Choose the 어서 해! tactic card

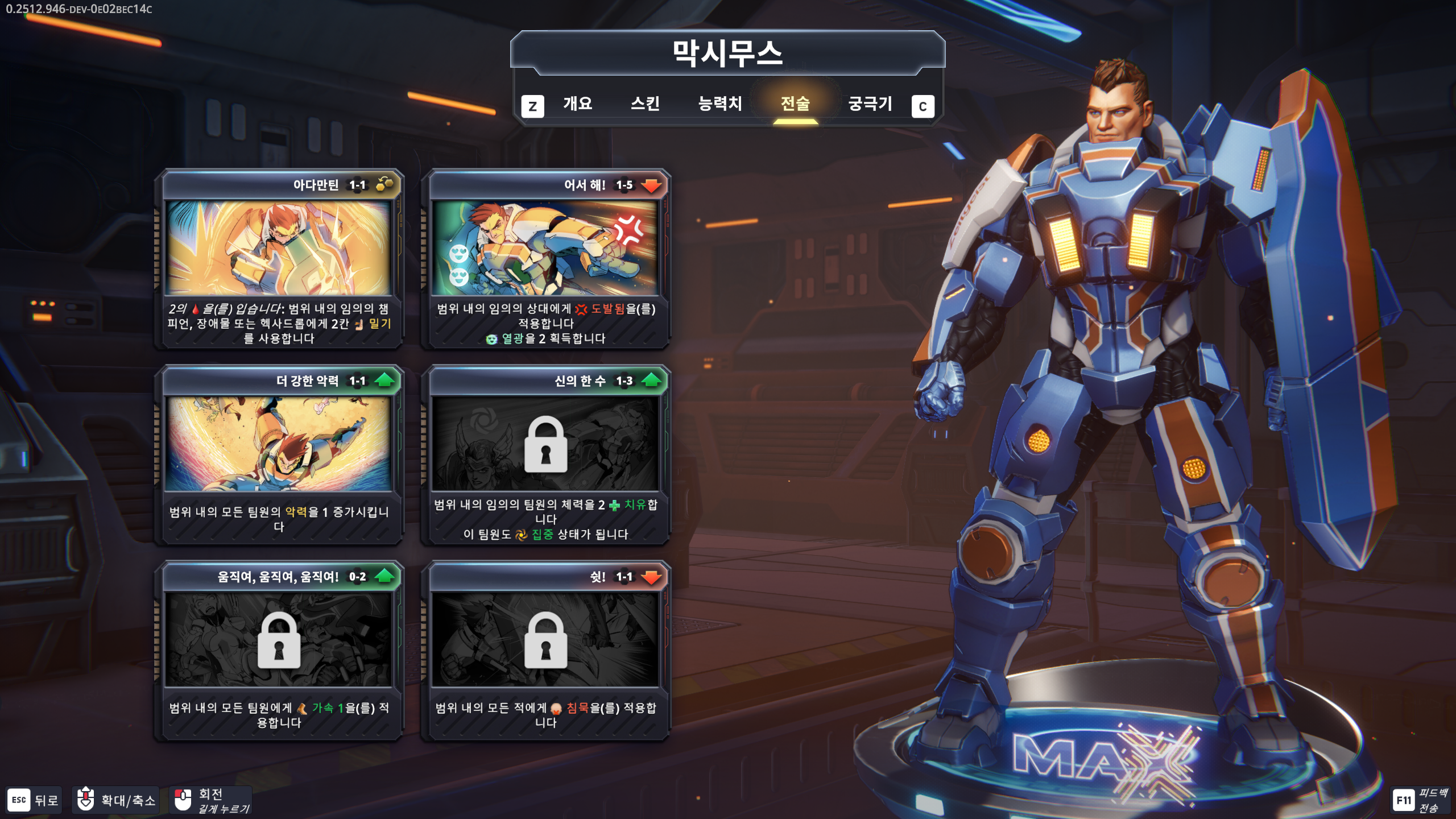point(545,259)
